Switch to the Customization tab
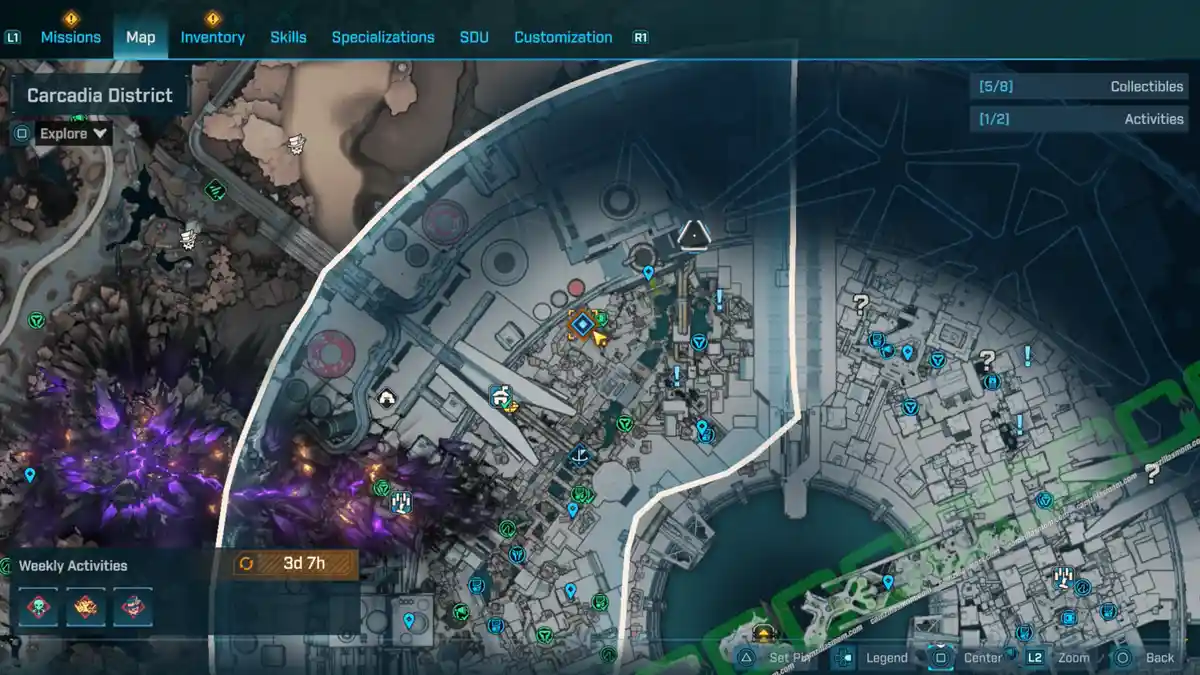 563,37
